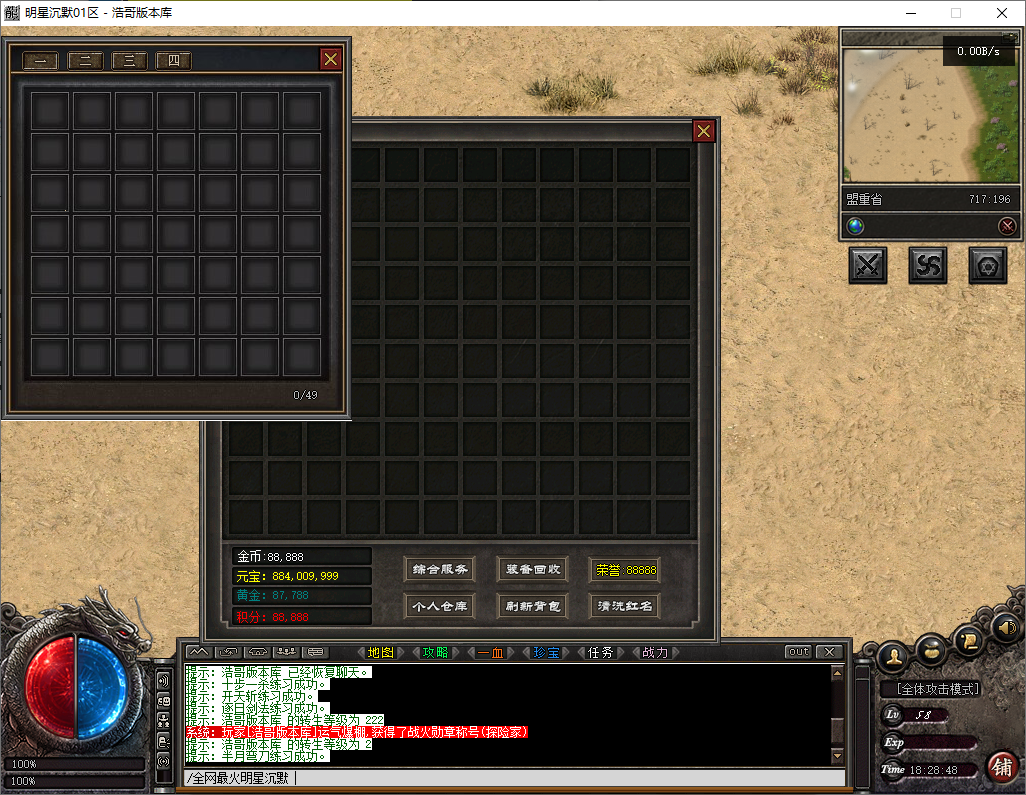Select the 清洗红名 button
Screen dimensions: 1026x795
point(625,605)
